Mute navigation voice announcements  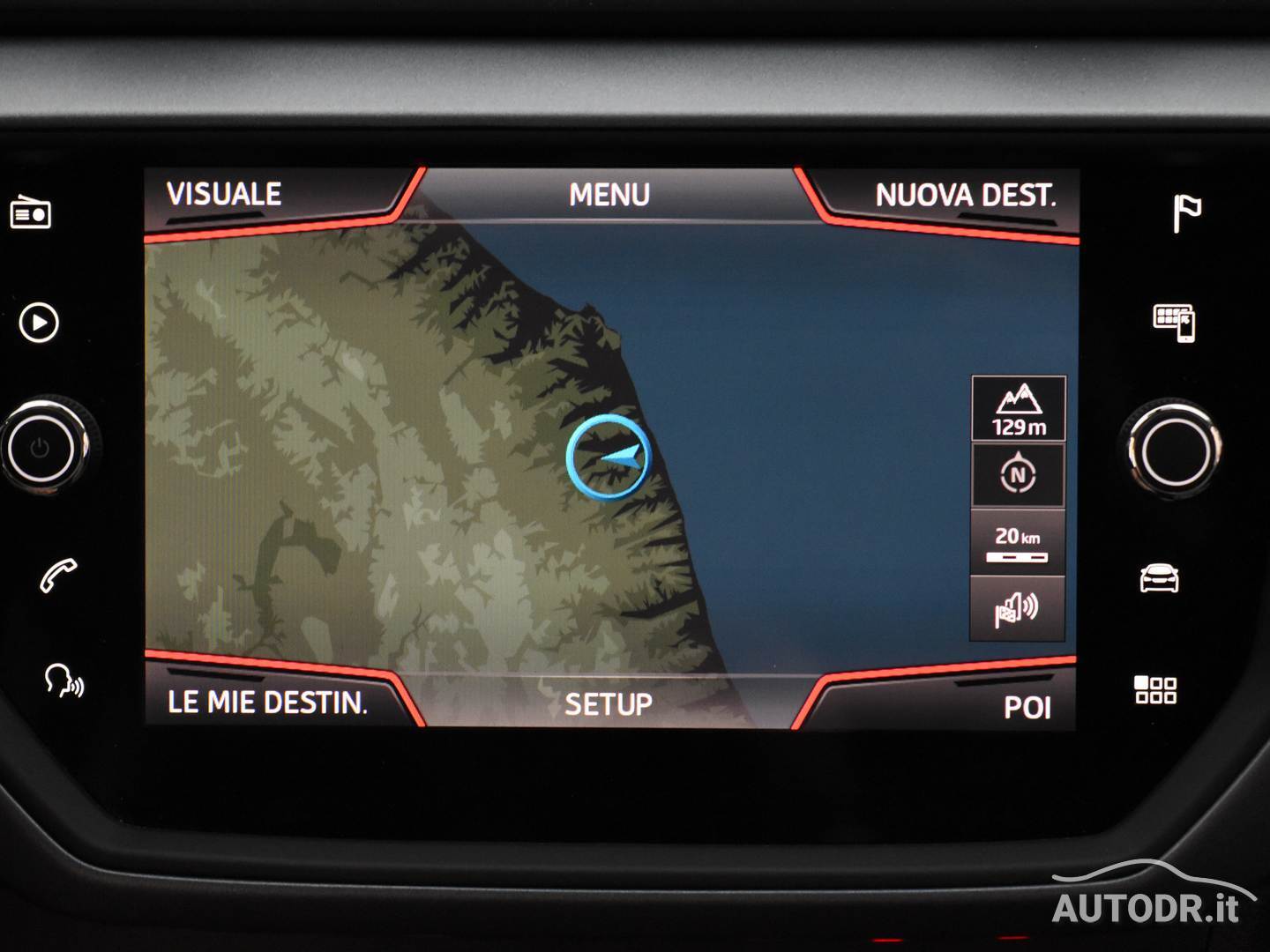[x=1018, y=608]
